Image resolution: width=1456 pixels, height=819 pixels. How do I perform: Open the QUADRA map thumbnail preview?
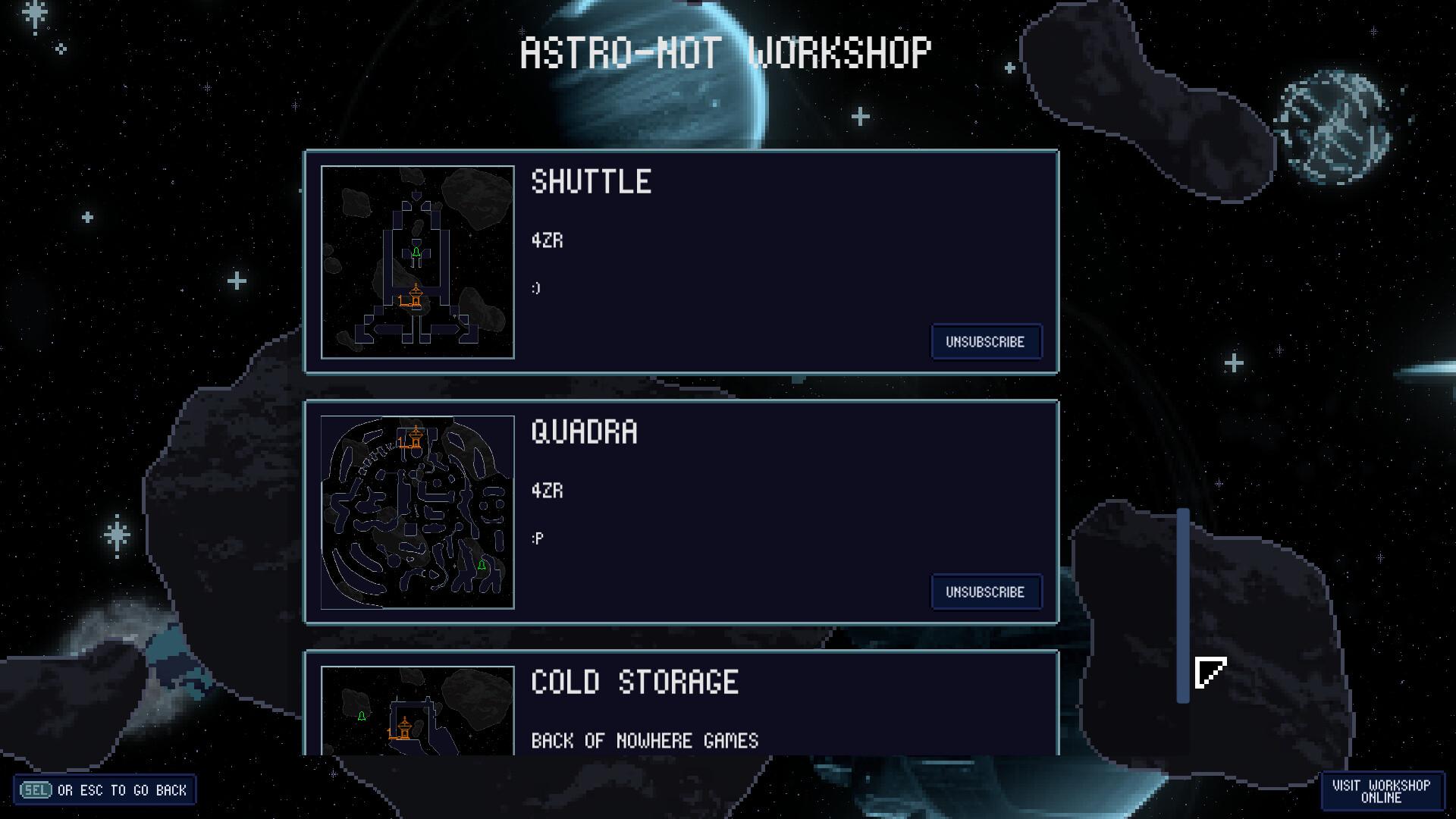point(418,513)
